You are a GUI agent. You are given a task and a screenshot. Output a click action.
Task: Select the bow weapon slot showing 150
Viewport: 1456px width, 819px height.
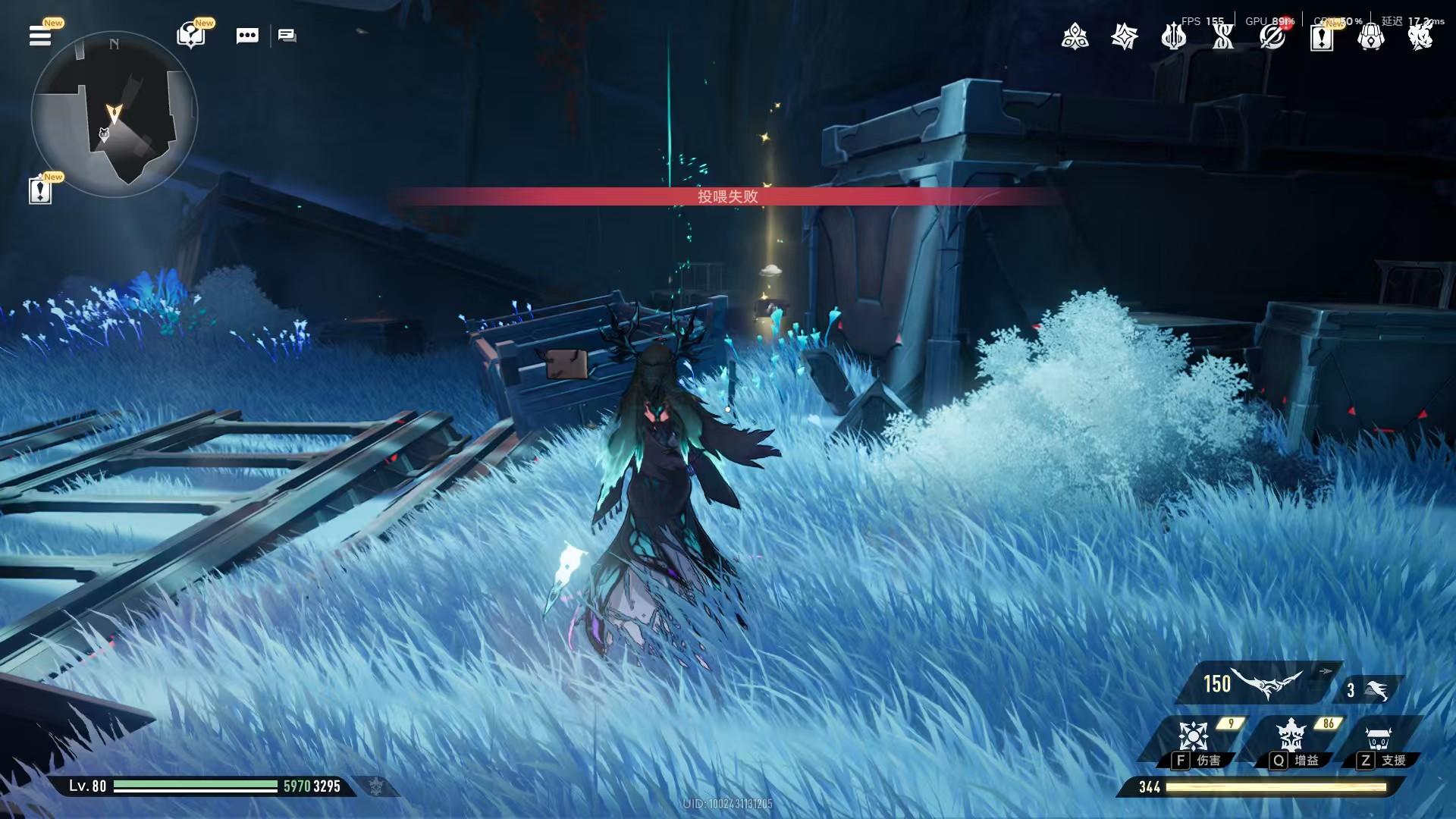click(x=1255, y=684)
